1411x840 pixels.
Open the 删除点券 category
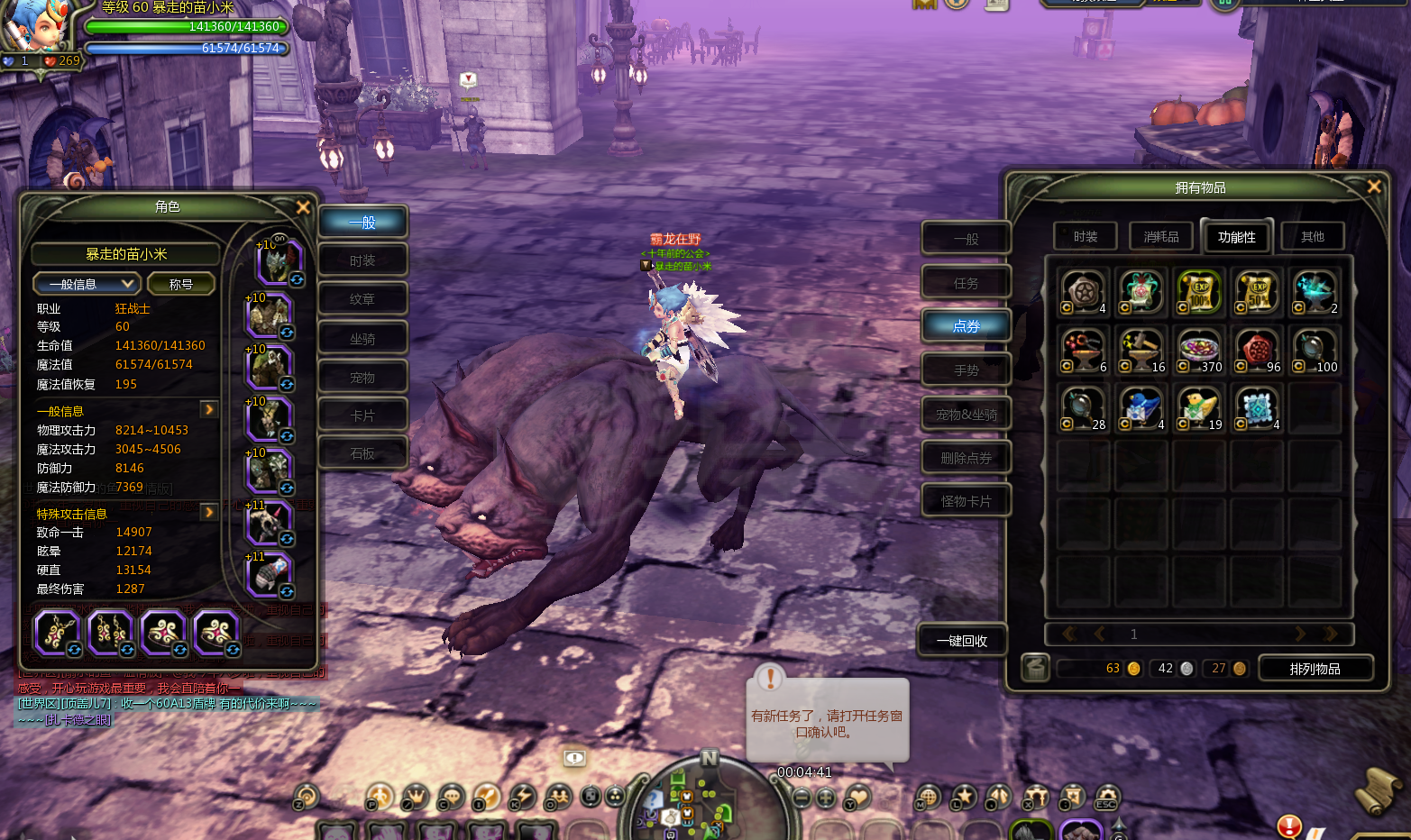966,458
